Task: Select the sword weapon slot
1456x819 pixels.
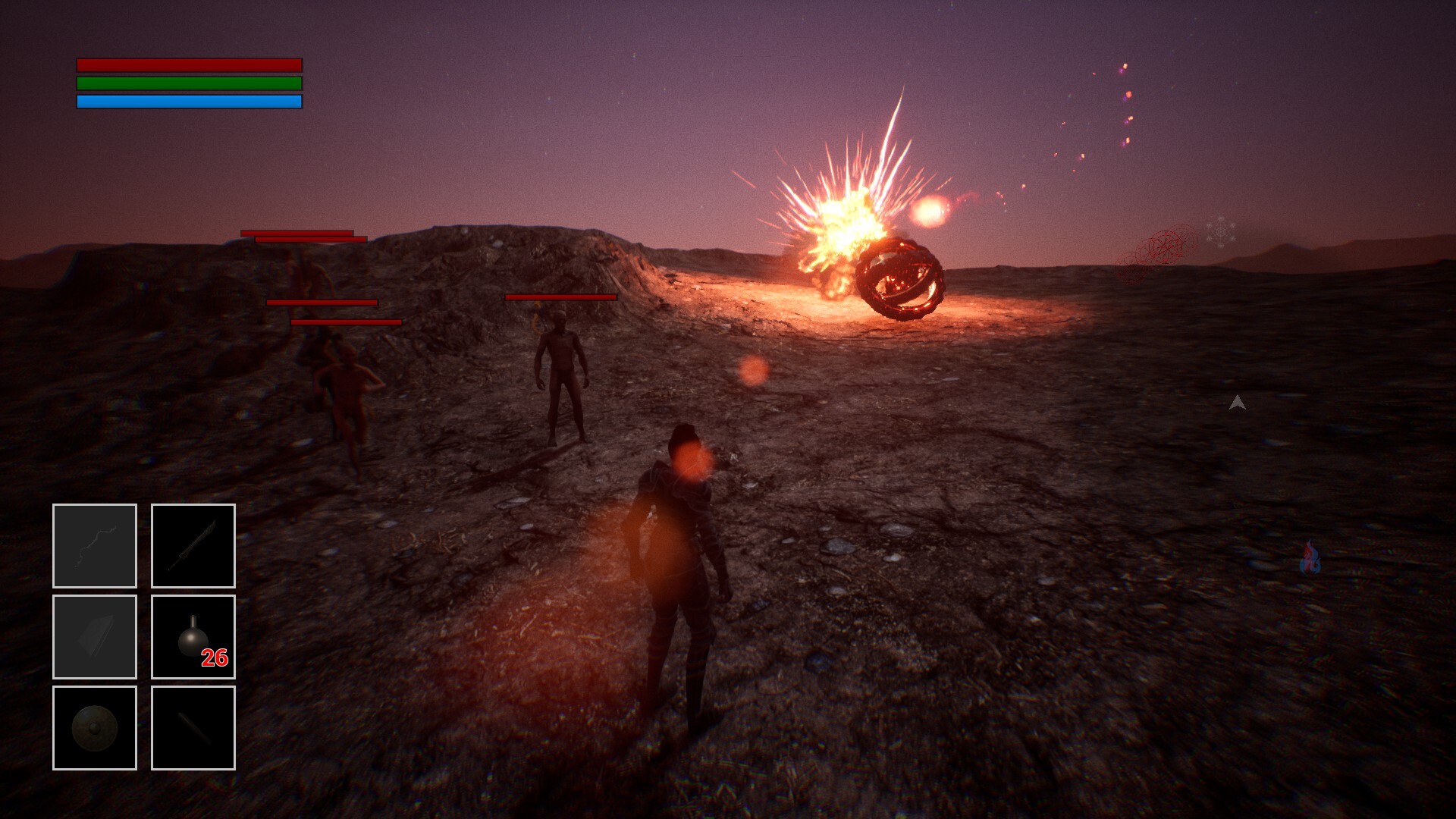Action: tap(193, 546)
